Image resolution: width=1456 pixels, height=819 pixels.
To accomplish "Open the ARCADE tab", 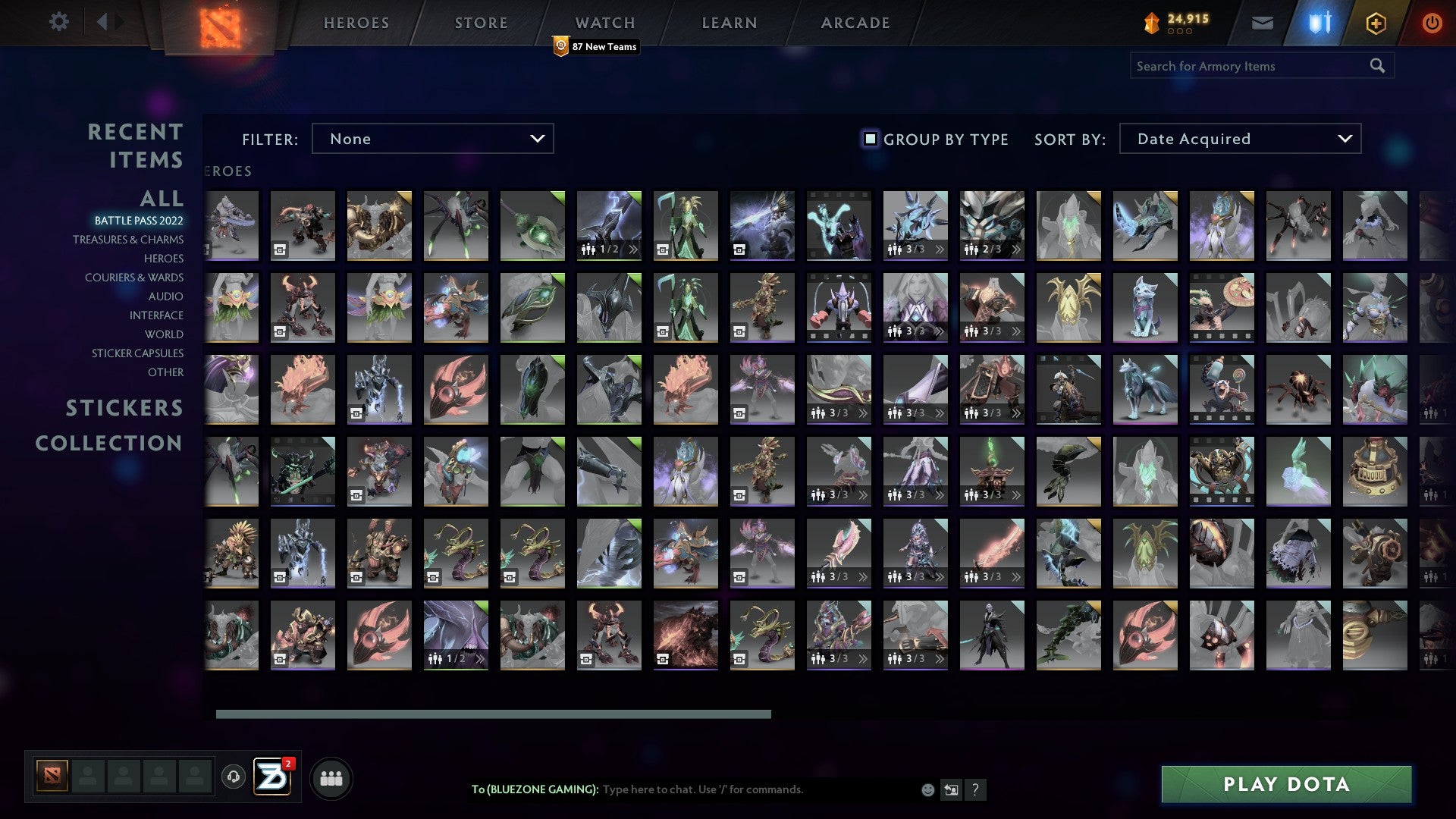I will point(855,22).
